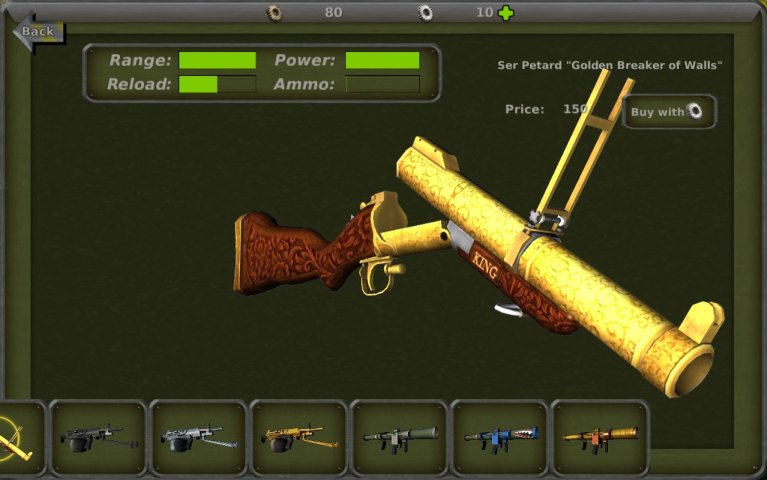Buy the Ser Petard with silver gears

click(x=669, y=112)
